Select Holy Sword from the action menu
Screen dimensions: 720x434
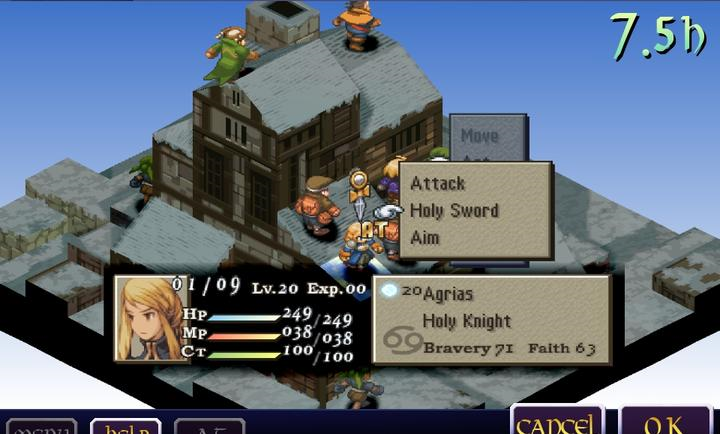point(454,211)
